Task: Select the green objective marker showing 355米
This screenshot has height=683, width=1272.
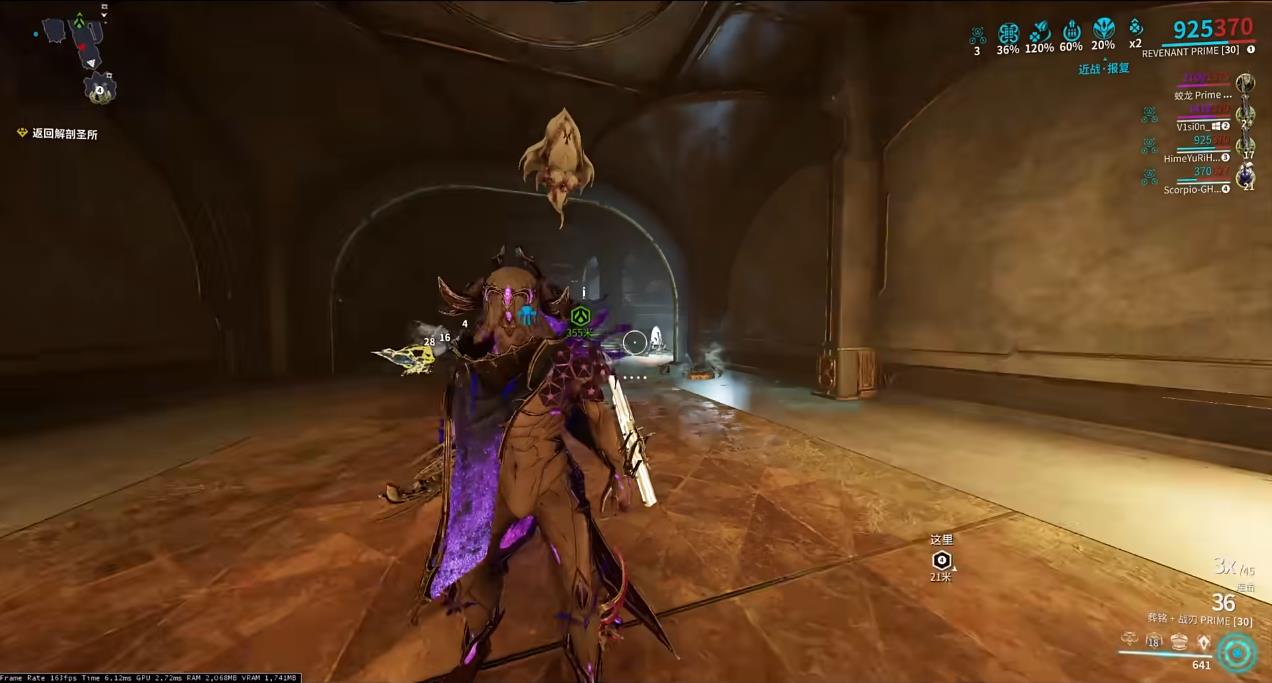Action: [x=579, y=317]
